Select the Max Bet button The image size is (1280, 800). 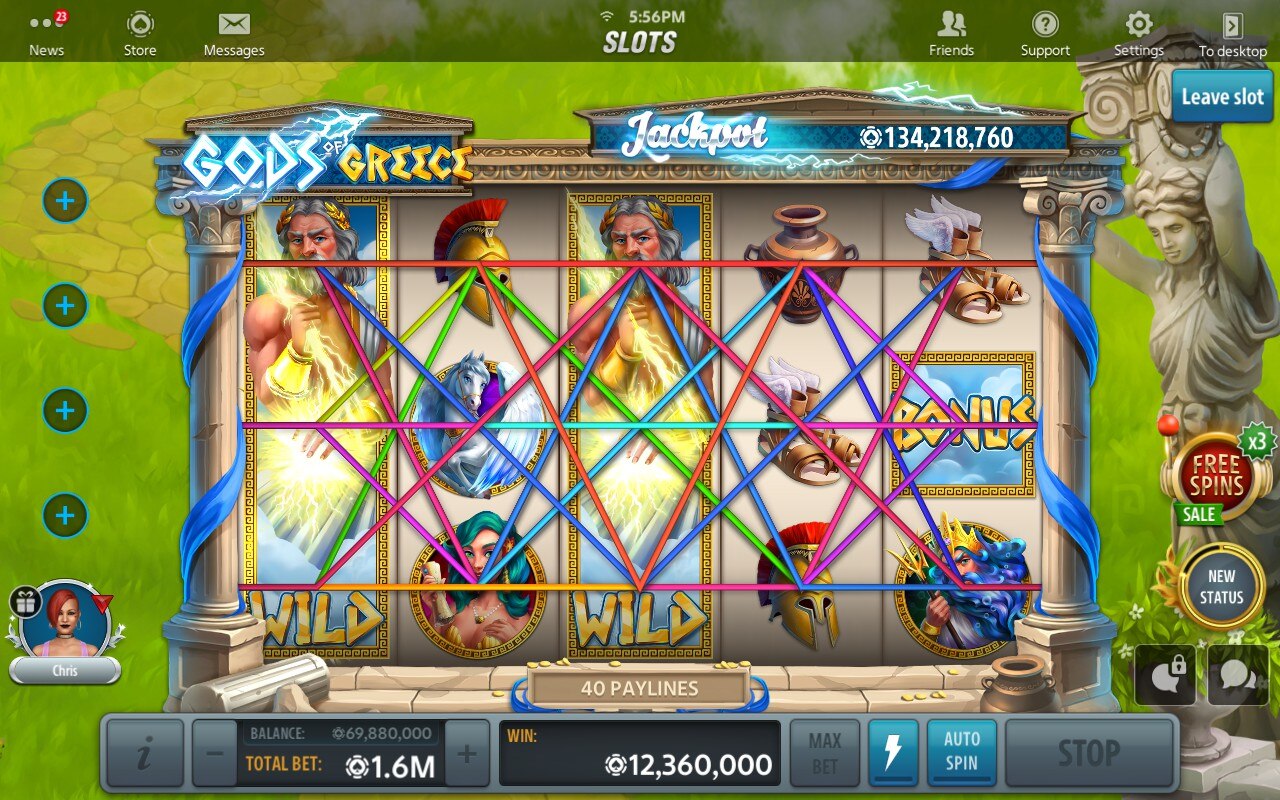[x=825, y=753]
